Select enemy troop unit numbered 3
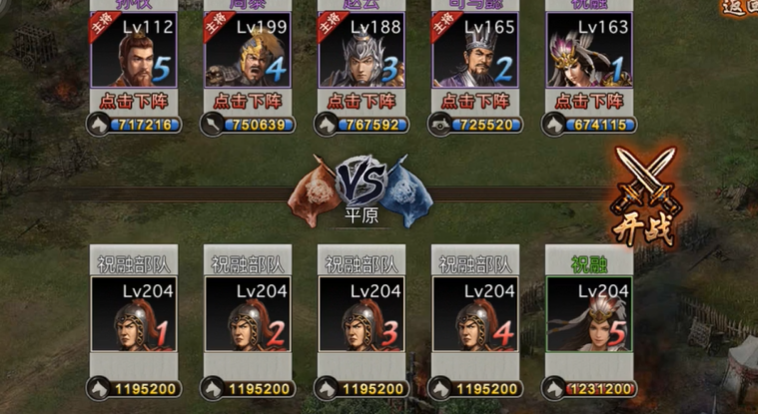This screenshot has height=414, width=758. (360, 314)
